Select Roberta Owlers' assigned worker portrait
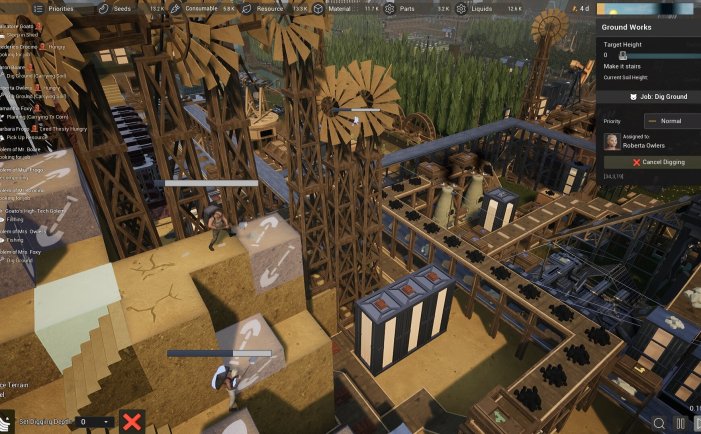Image resolution: width=701 pixels, height=434 pixels. click(610, 142)
